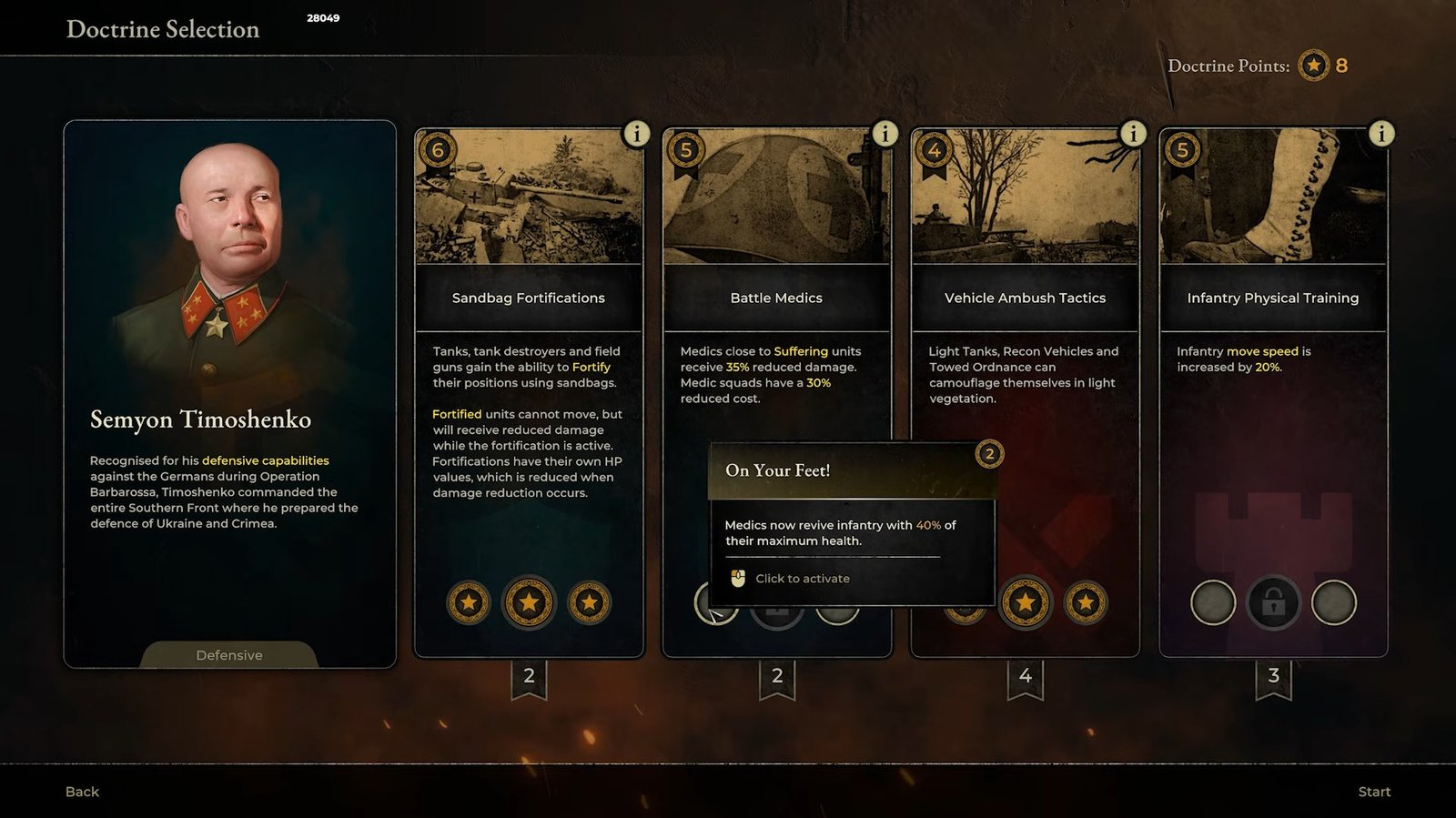The width and height of the screenshot is (1456, 818).
Task: Choose the Battle Medics doctrine card
Action: (x=776, y=298)
